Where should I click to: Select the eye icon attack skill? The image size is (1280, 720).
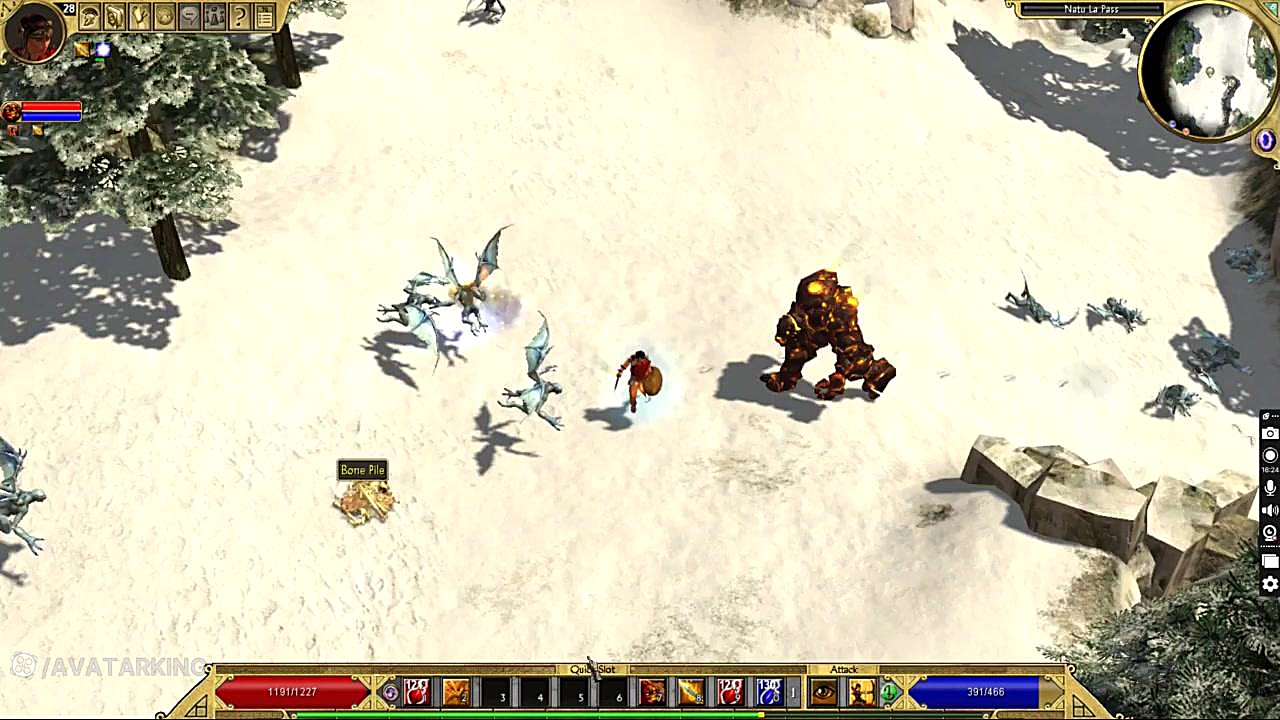click(824, 691)
